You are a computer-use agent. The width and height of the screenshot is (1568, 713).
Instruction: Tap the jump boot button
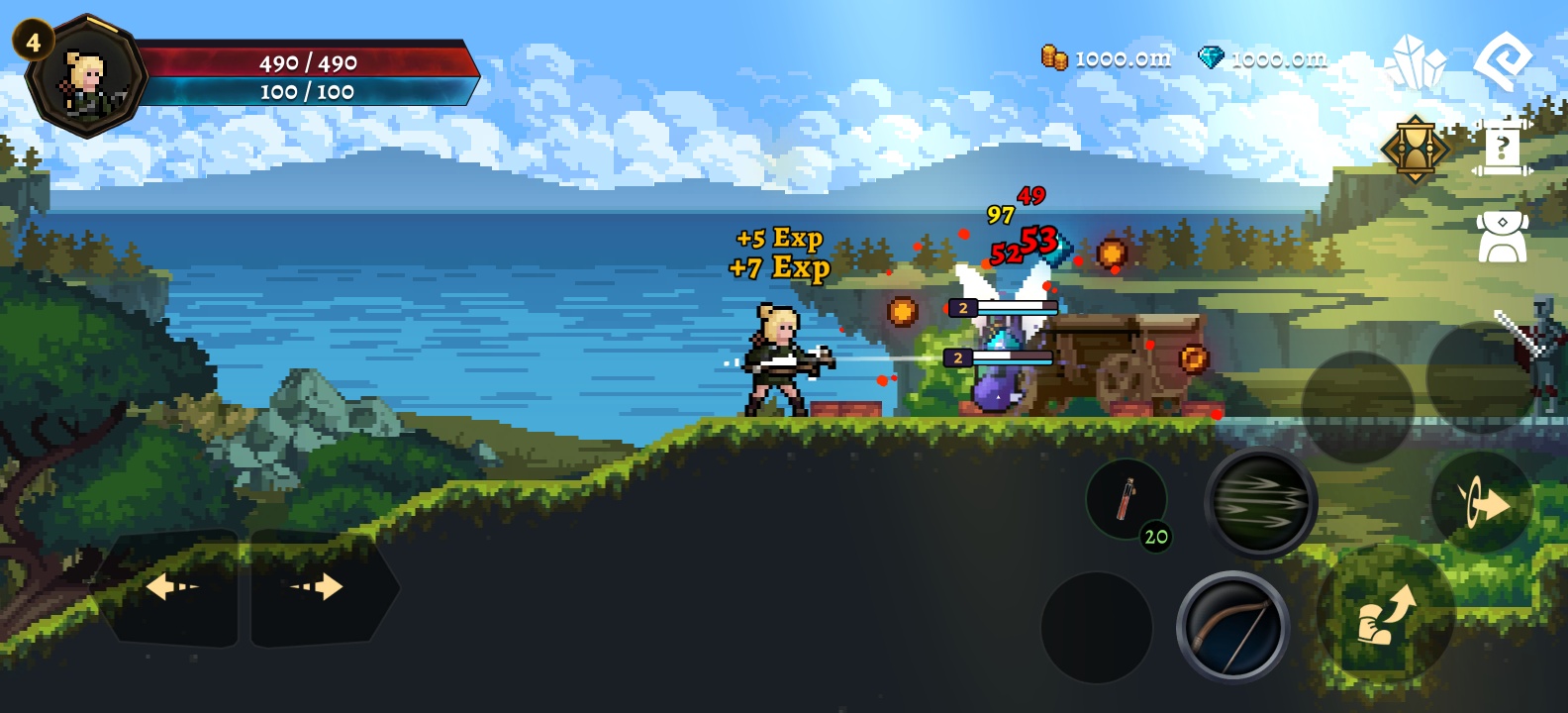(x=1385, y=614)
